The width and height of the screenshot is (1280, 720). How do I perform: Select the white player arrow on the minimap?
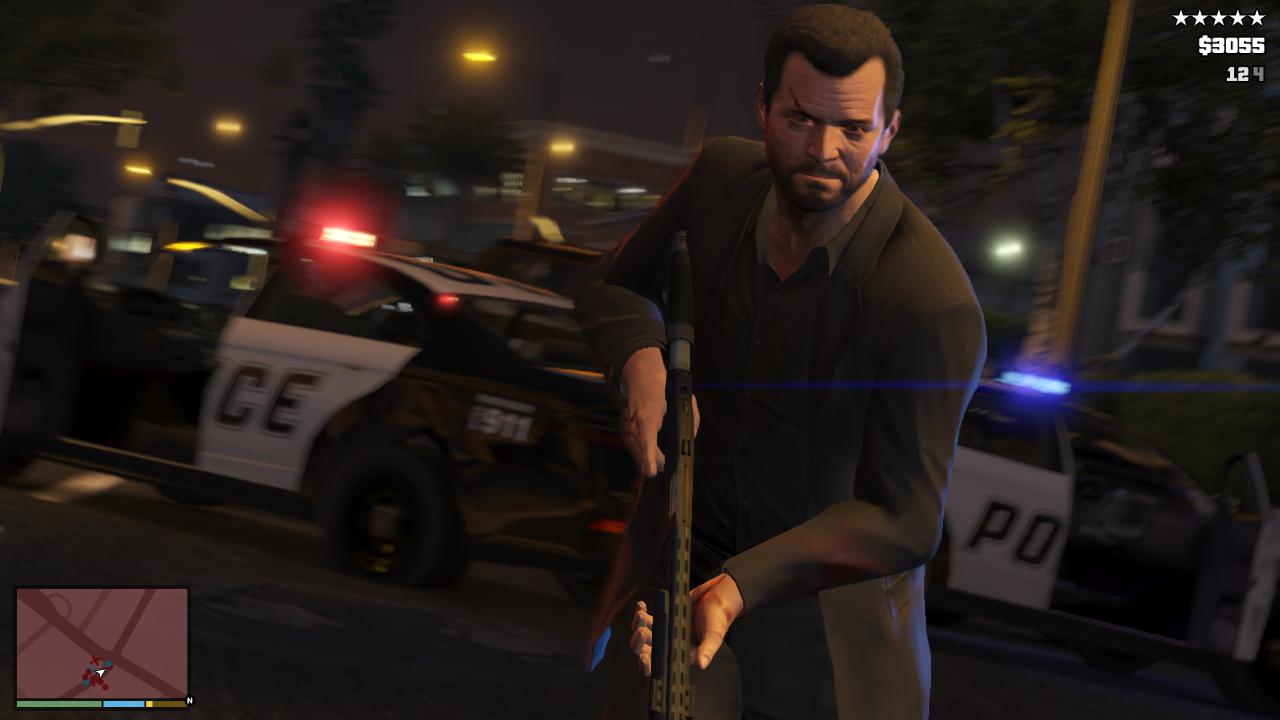click(x=100, y=673)
